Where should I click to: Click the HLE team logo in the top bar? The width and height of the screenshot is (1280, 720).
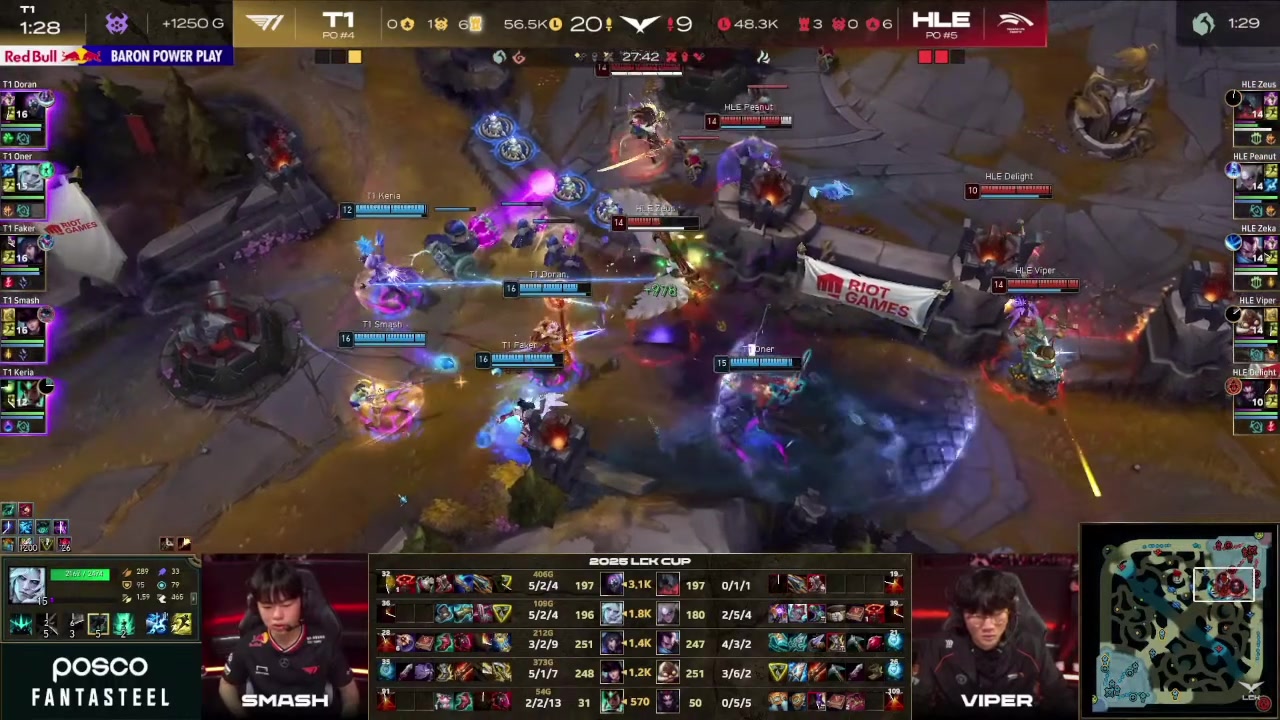click(1015, 23)
